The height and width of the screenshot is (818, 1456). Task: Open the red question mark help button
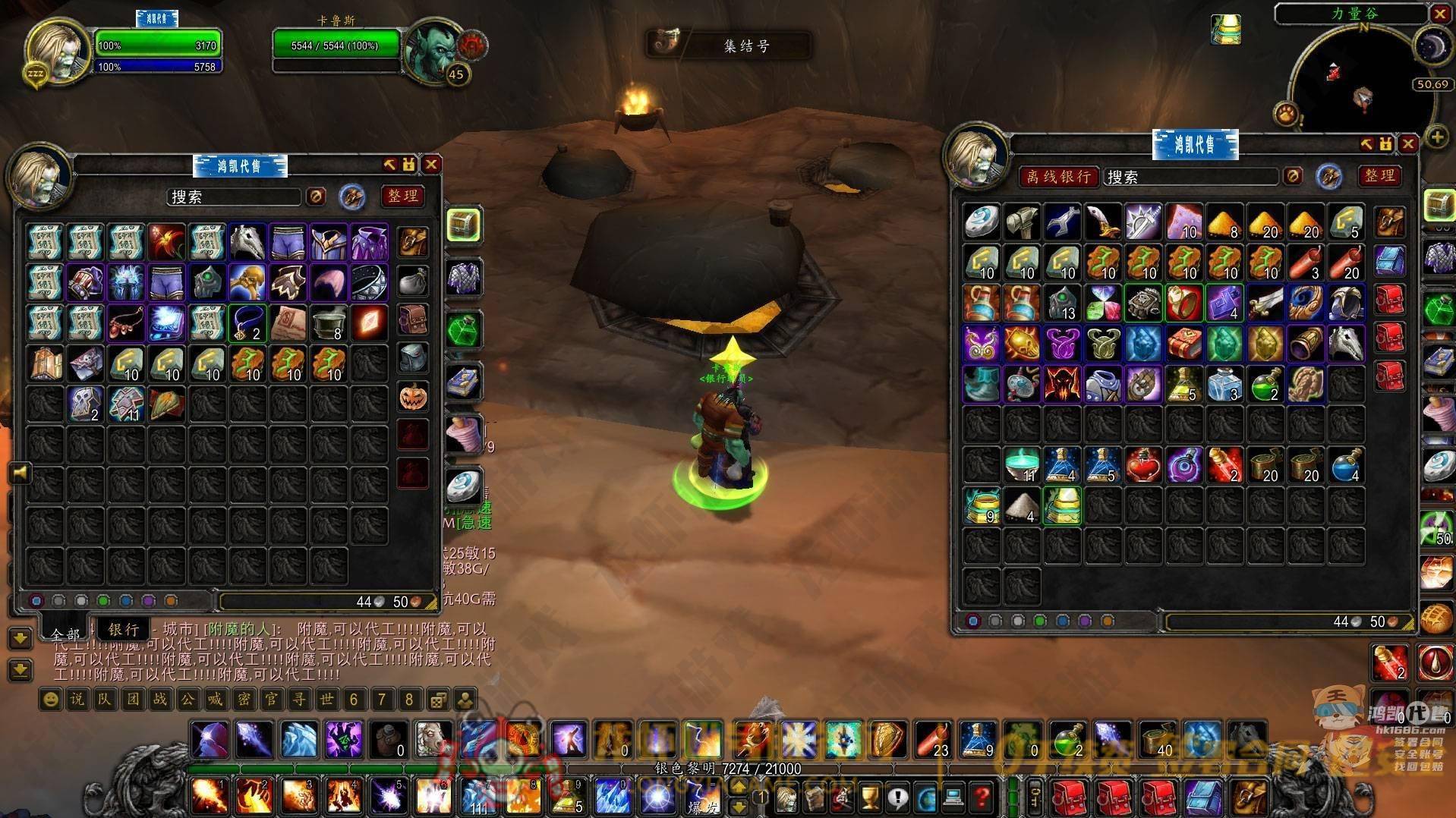click(982, 798)
